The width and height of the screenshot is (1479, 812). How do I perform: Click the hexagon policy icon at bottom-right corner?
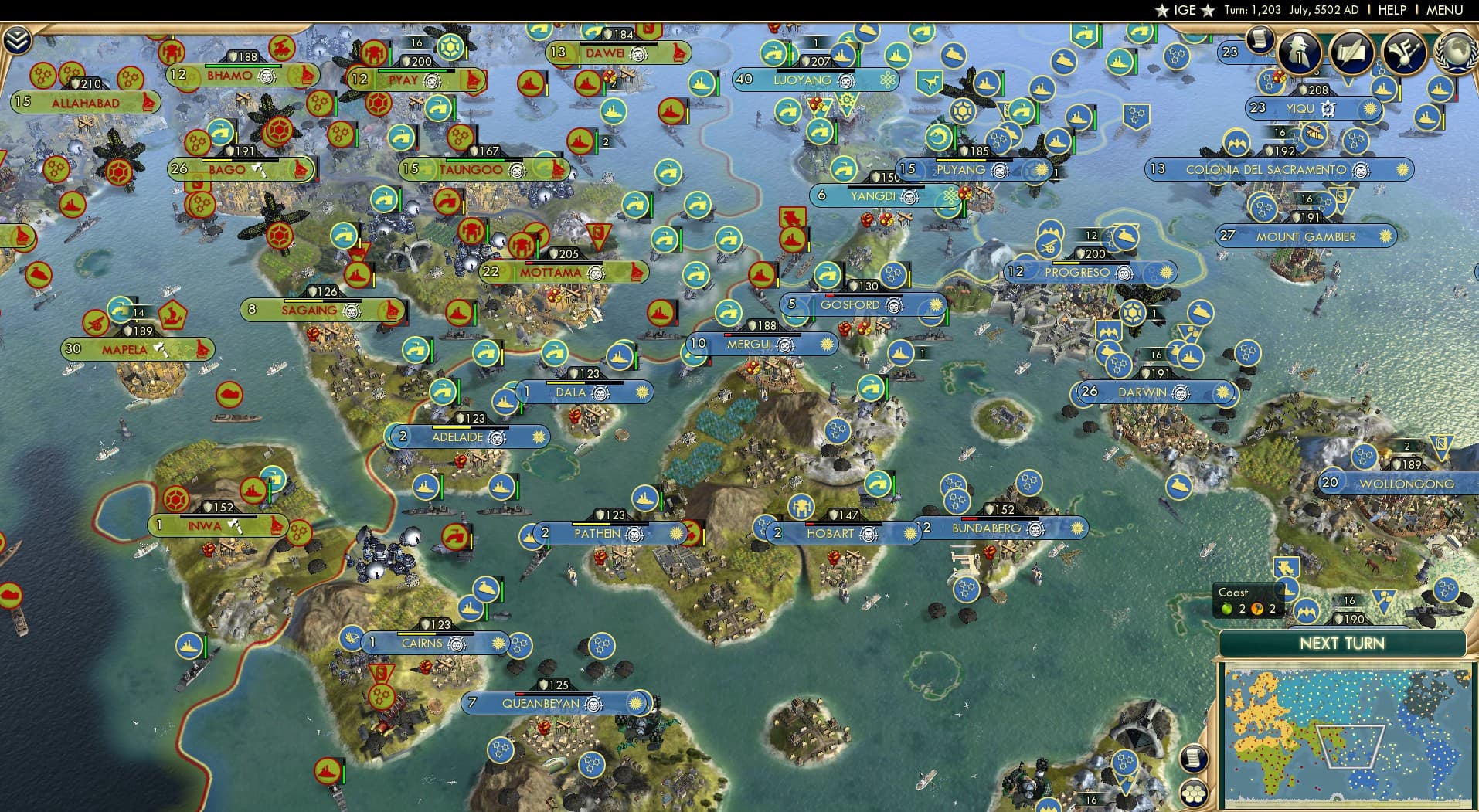pyautogui.click(x=1194, y=793)
